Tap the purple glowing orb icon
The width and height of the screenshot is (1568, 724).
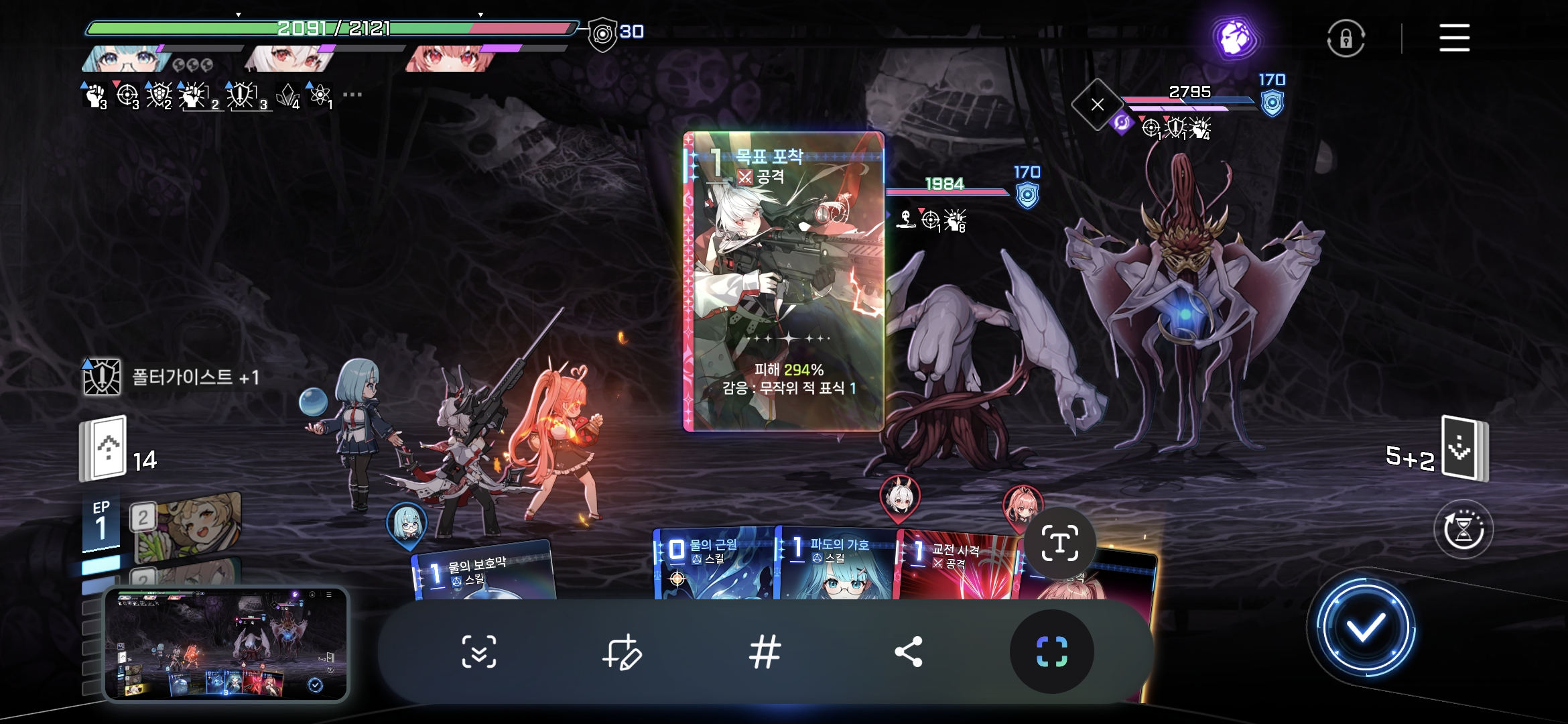coord(1235,38)
